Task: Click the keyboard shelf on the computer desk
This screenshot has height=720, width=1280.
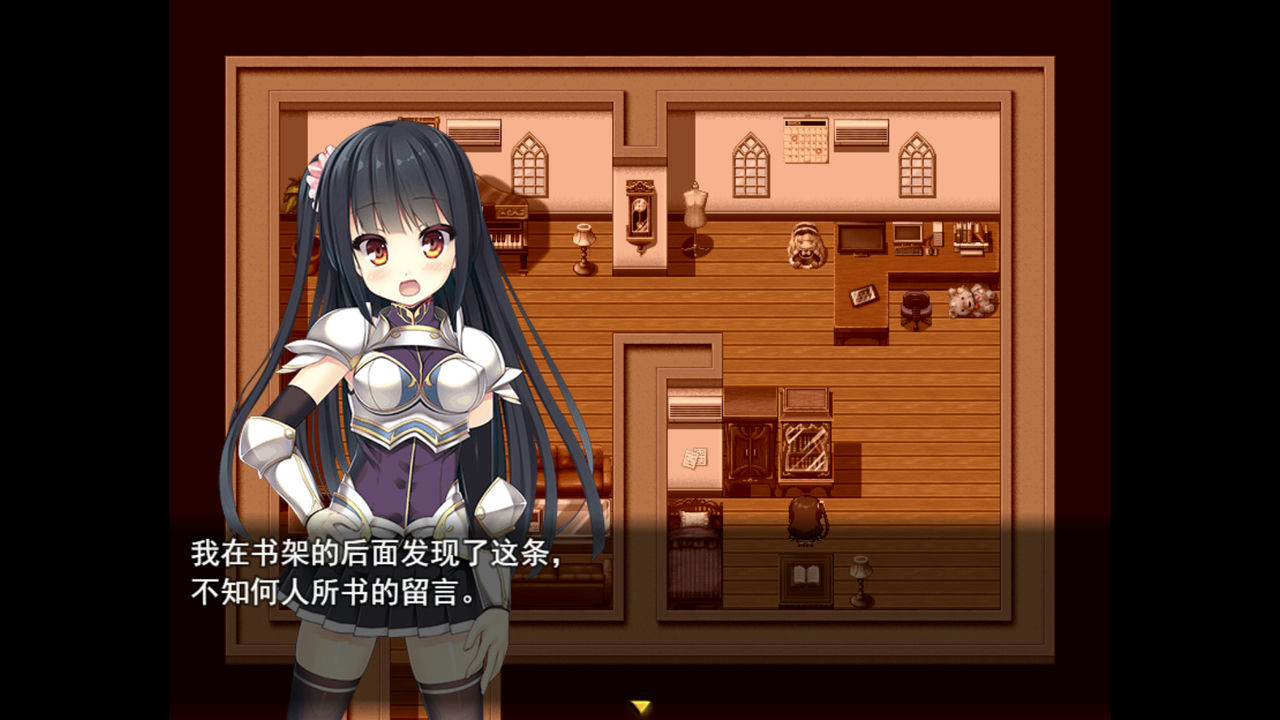Action: (x=908, y=252)
